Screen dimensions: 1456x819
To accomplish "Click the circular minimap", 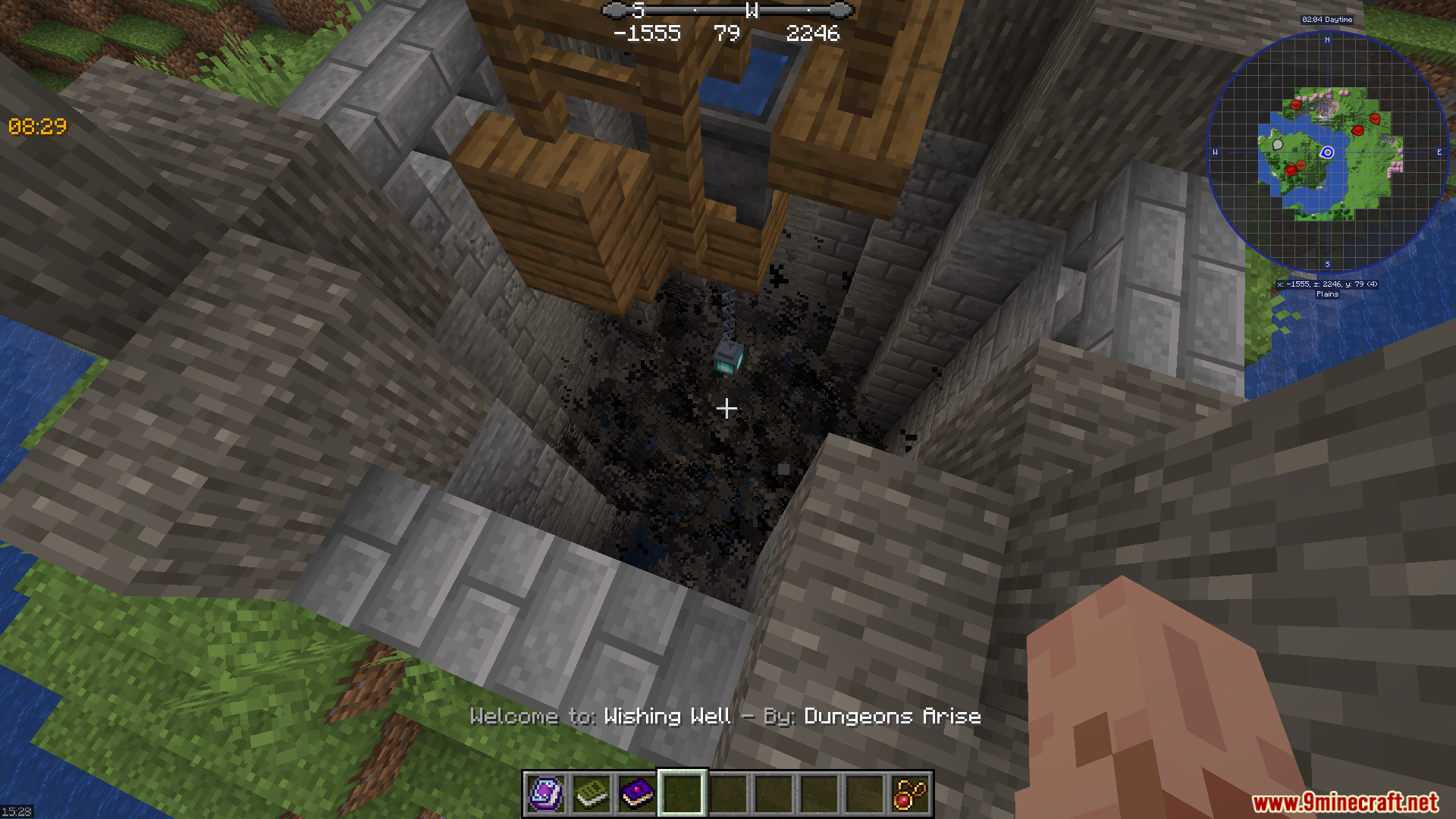I will [x=1326, y=152].
